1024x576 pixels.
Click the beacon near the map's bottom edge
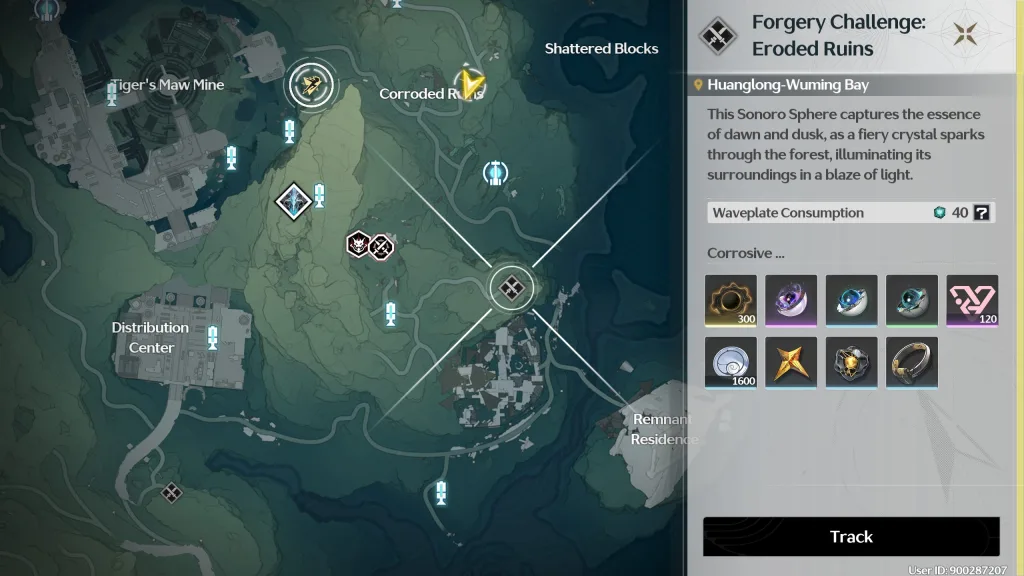(x=441, y=491)
